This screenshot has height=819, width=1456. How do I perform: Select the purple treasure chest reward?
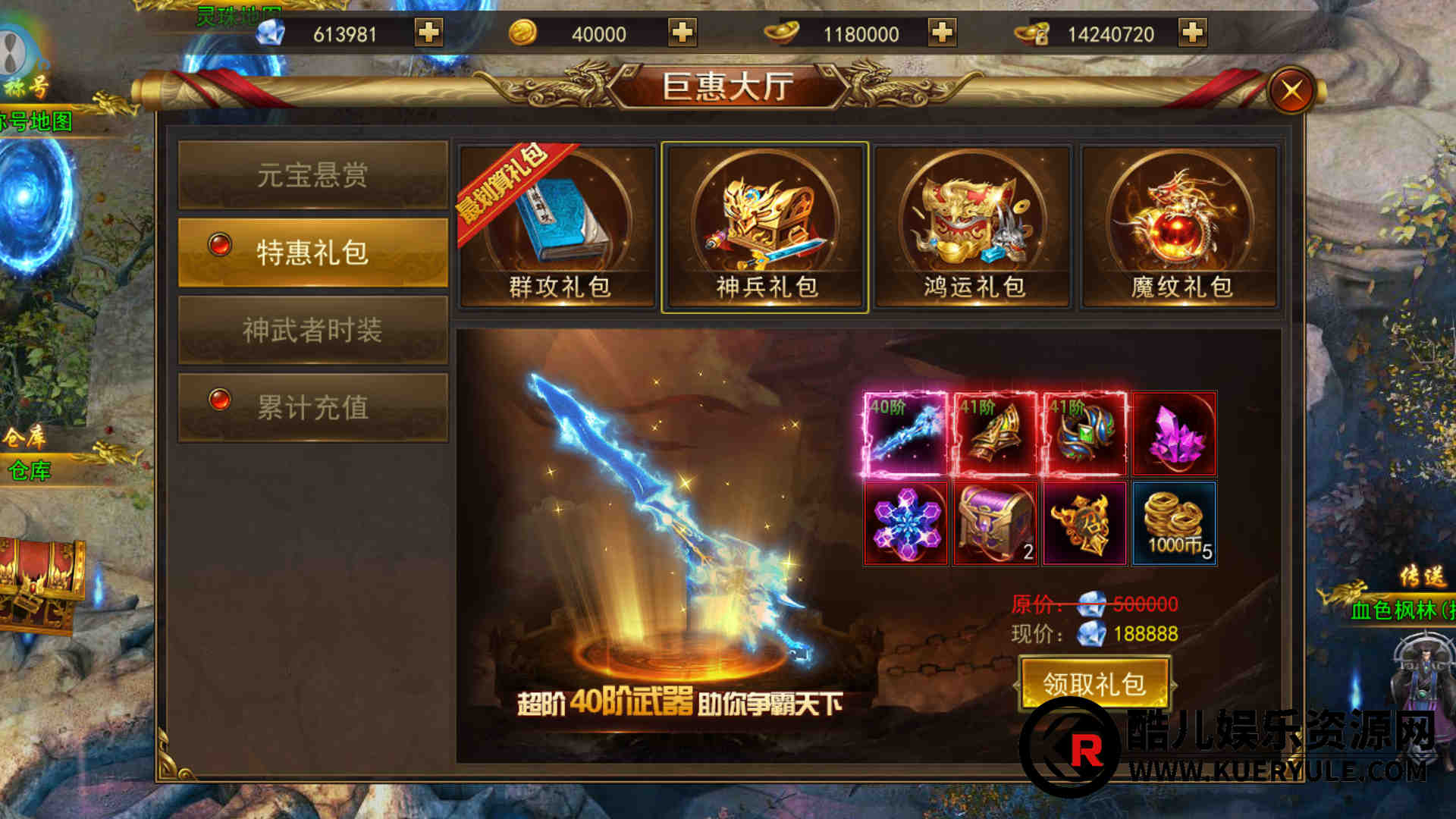995,523
